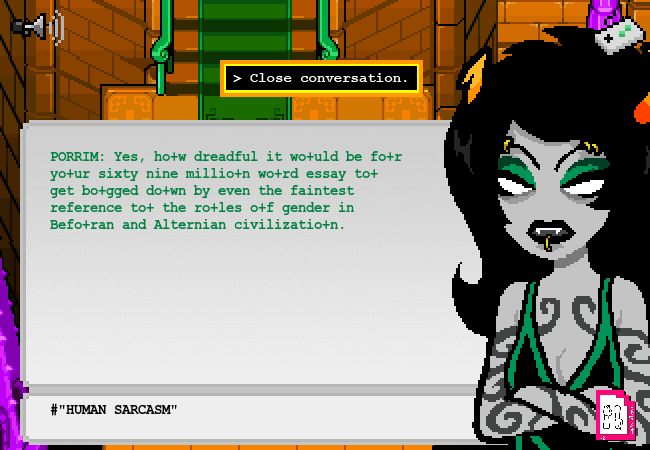Toggle the megaphone sound icon
The height and width of the screenshot is (450, 650).
point(37,26)
